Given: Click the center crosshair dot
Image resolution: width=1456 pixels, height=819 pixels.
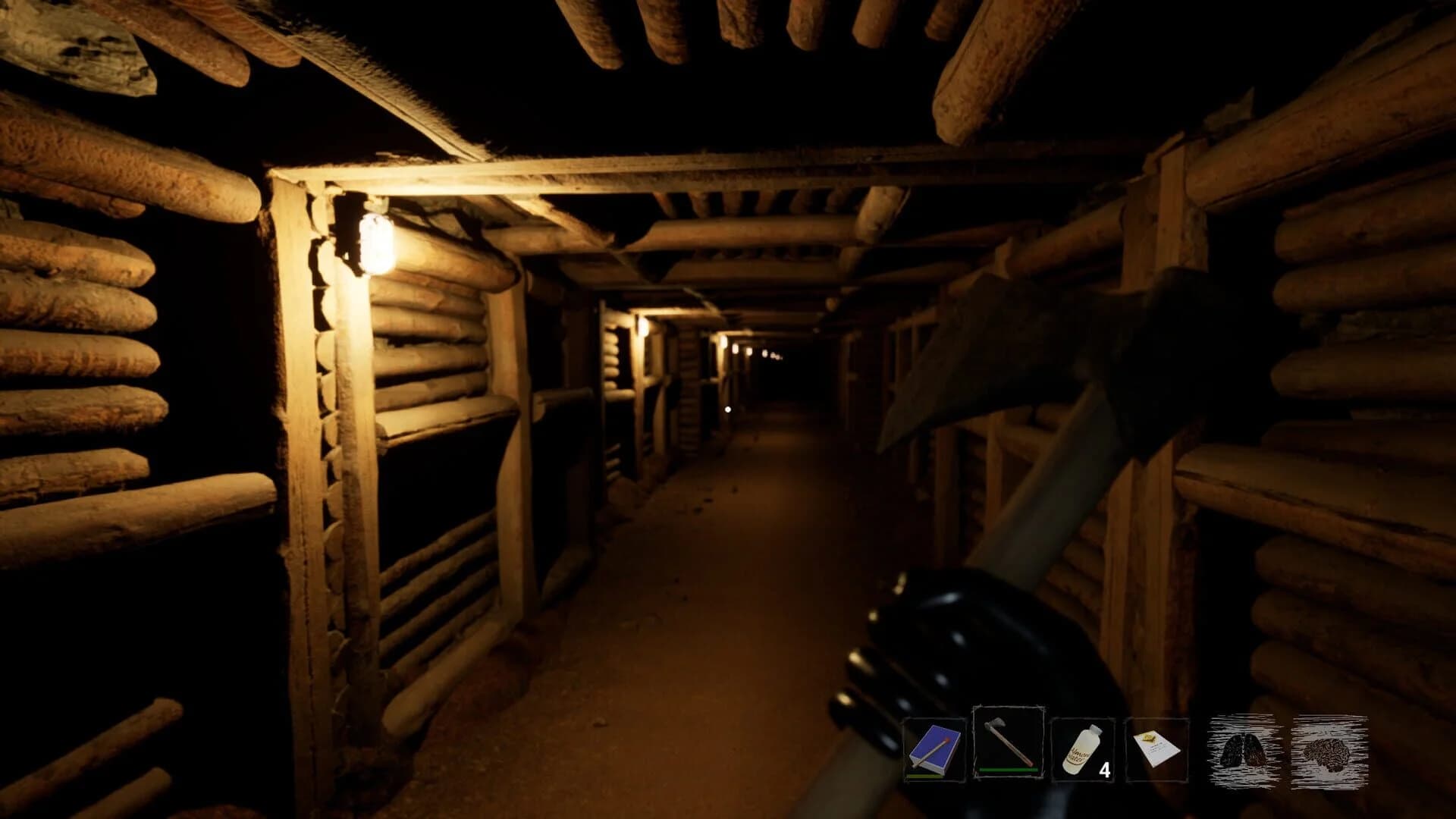Looking at the screenshot, I should coord(726,408).
